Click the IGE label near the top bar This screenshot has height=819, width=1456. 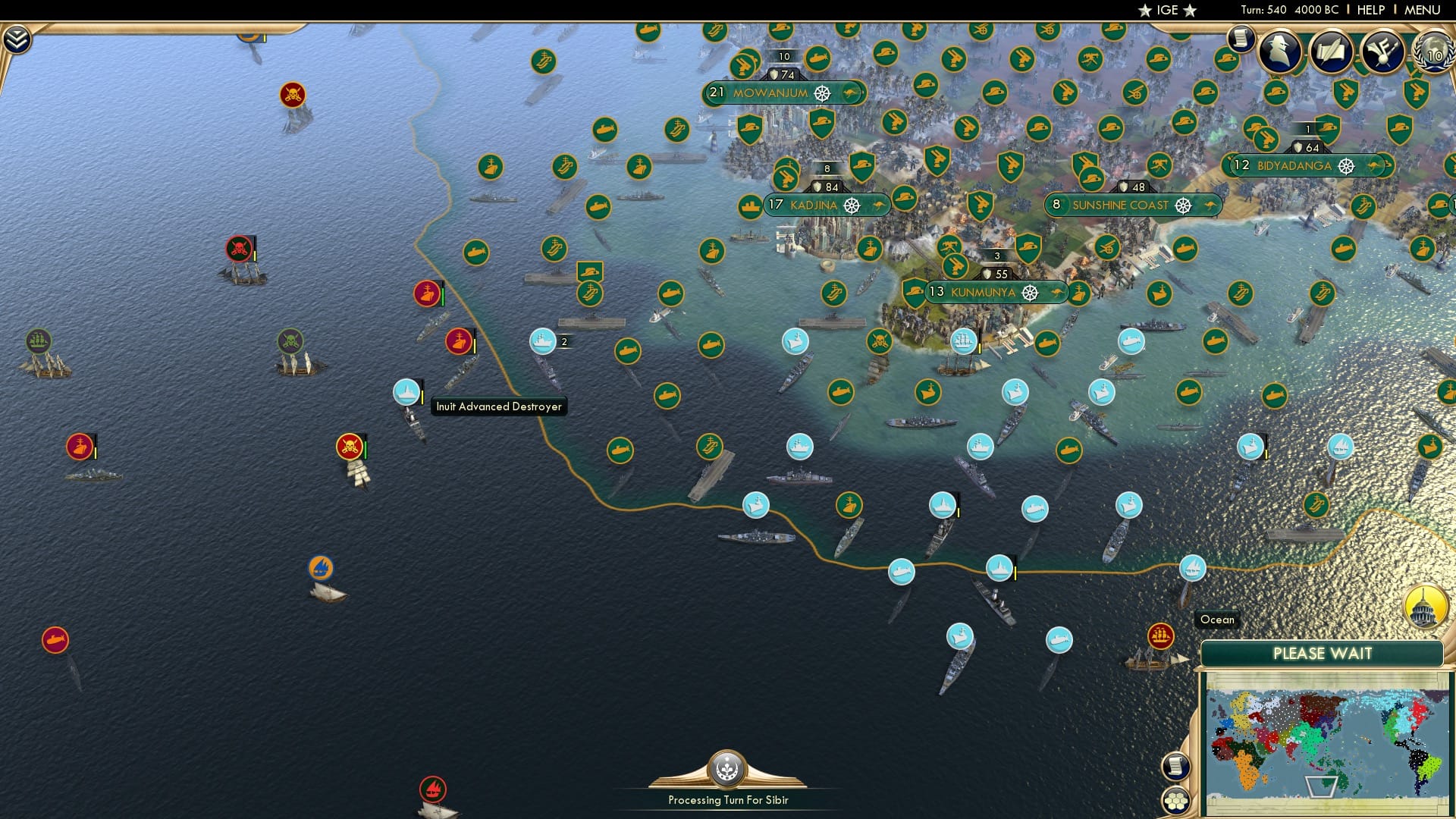point(1165,10)
